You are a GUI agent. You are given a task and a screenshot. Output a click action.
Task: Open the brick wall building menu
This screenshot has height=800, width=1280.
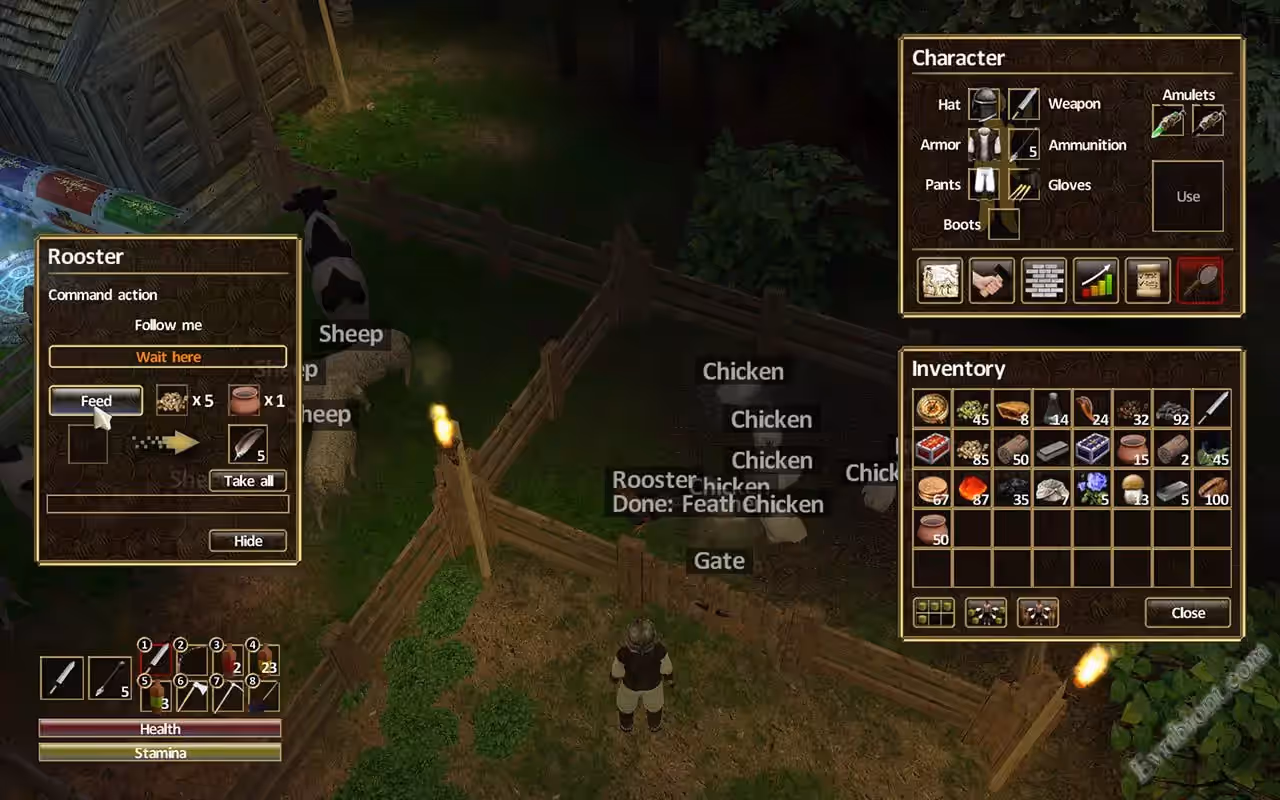(1044, 280)
